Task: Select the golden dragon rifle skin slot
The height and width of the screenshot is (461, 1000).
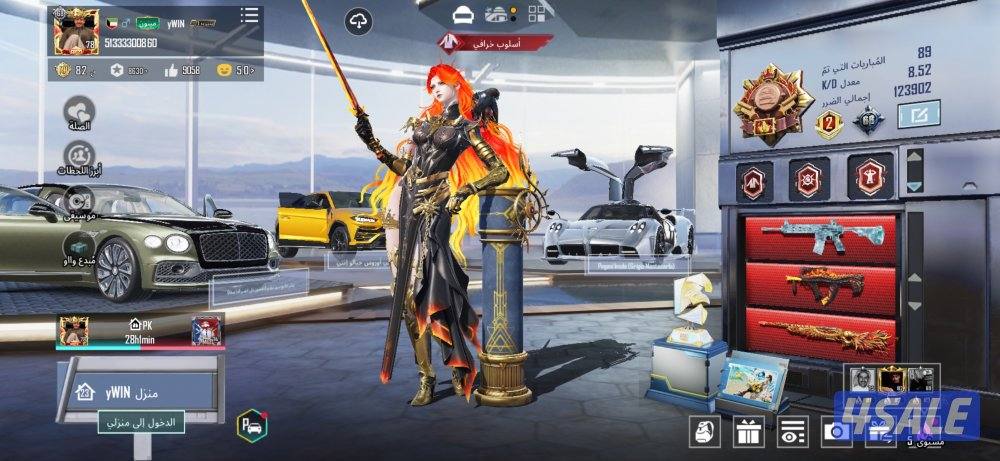Action: pyautogui.click(x=820, y=332)
